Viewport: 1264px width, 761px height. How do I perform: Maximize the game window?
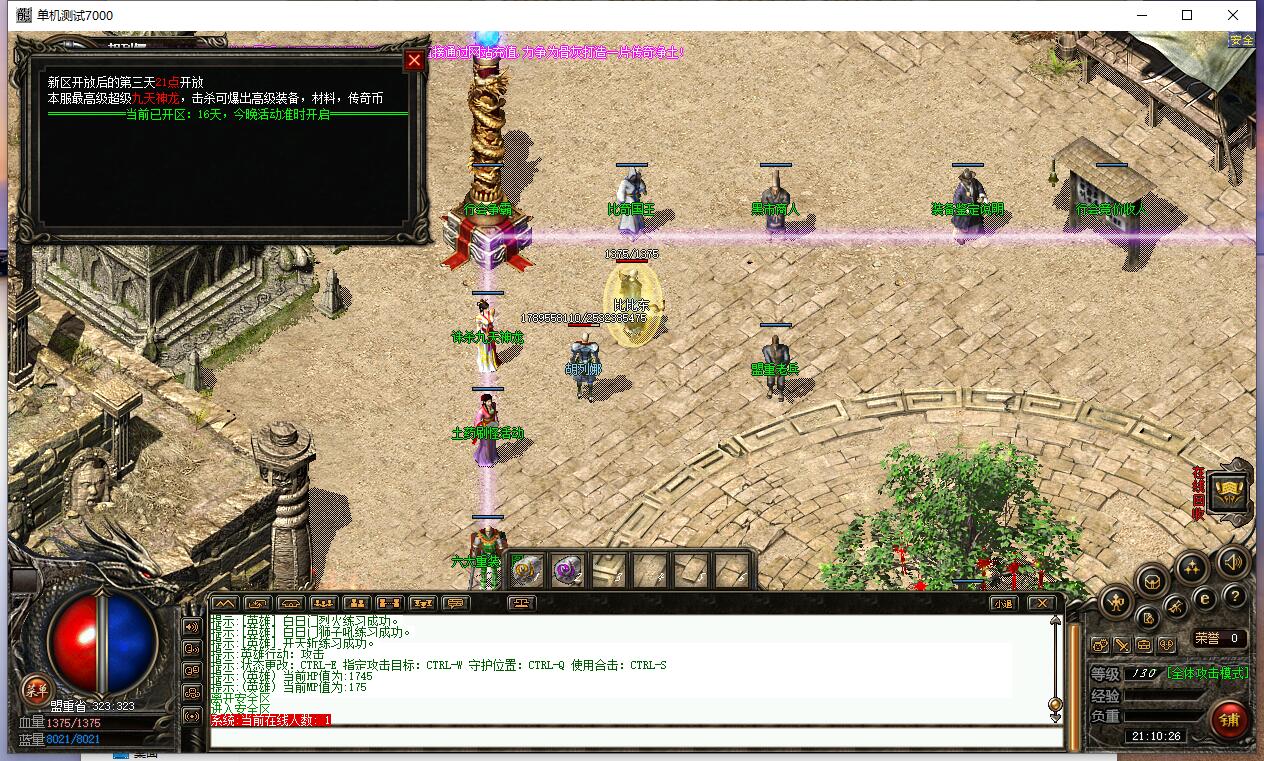coord(1187,15)
